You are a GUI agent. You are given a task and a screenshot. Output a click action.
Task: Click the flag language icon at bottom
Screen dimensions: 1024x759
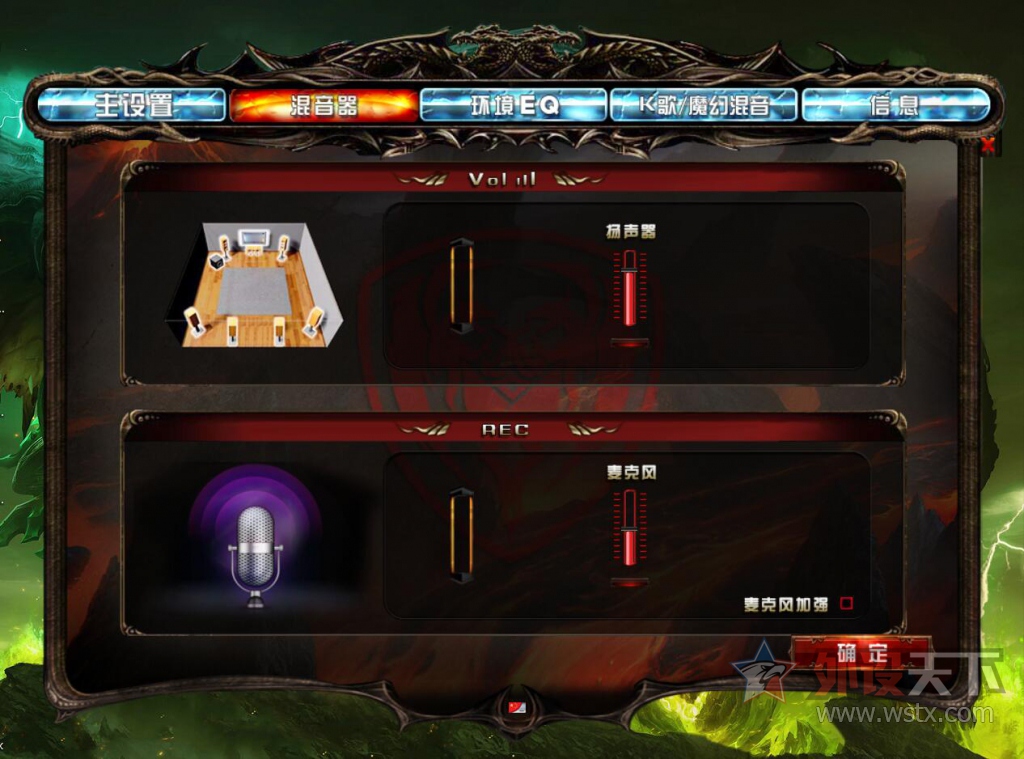[x=515, y=707]
